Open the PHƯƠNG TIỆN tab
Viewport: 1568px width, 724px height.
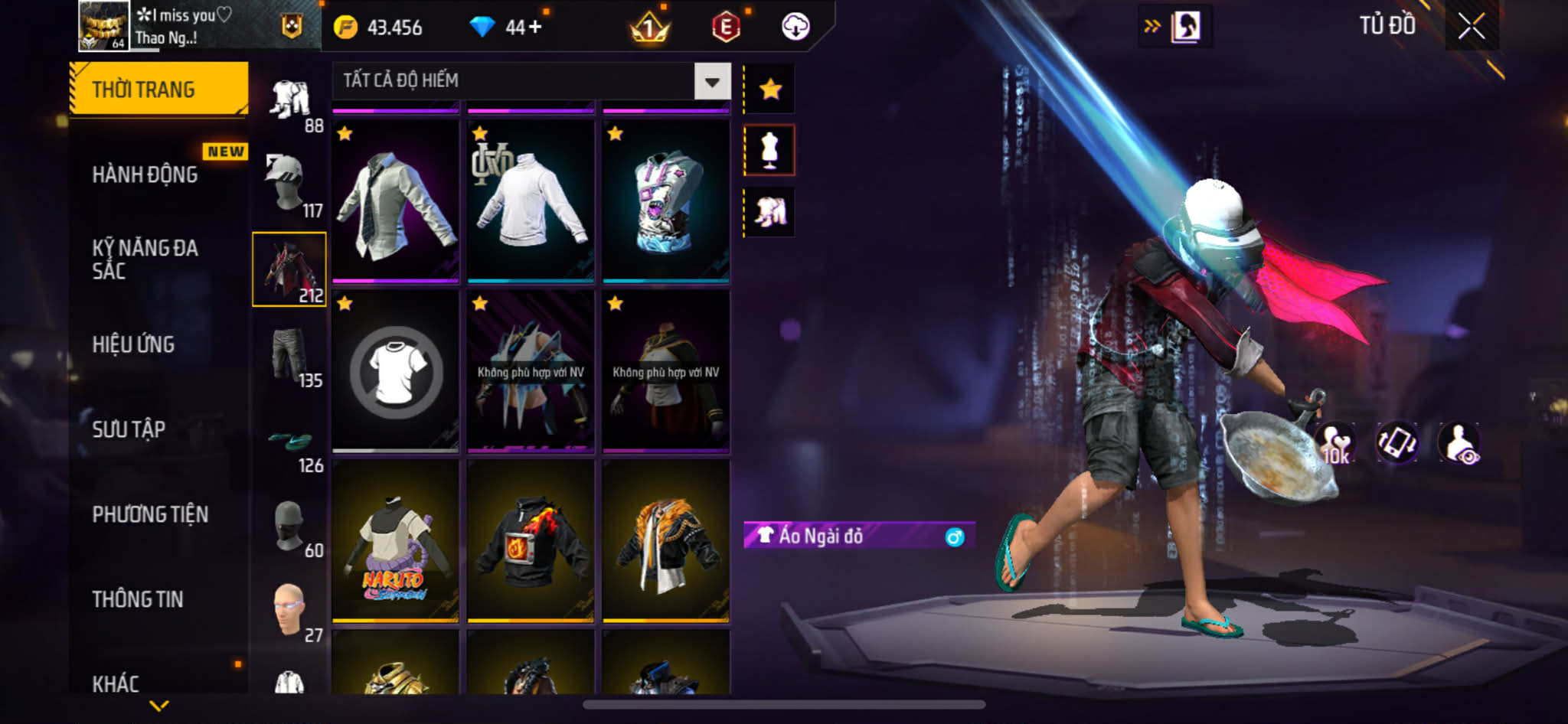click(150, 514)
